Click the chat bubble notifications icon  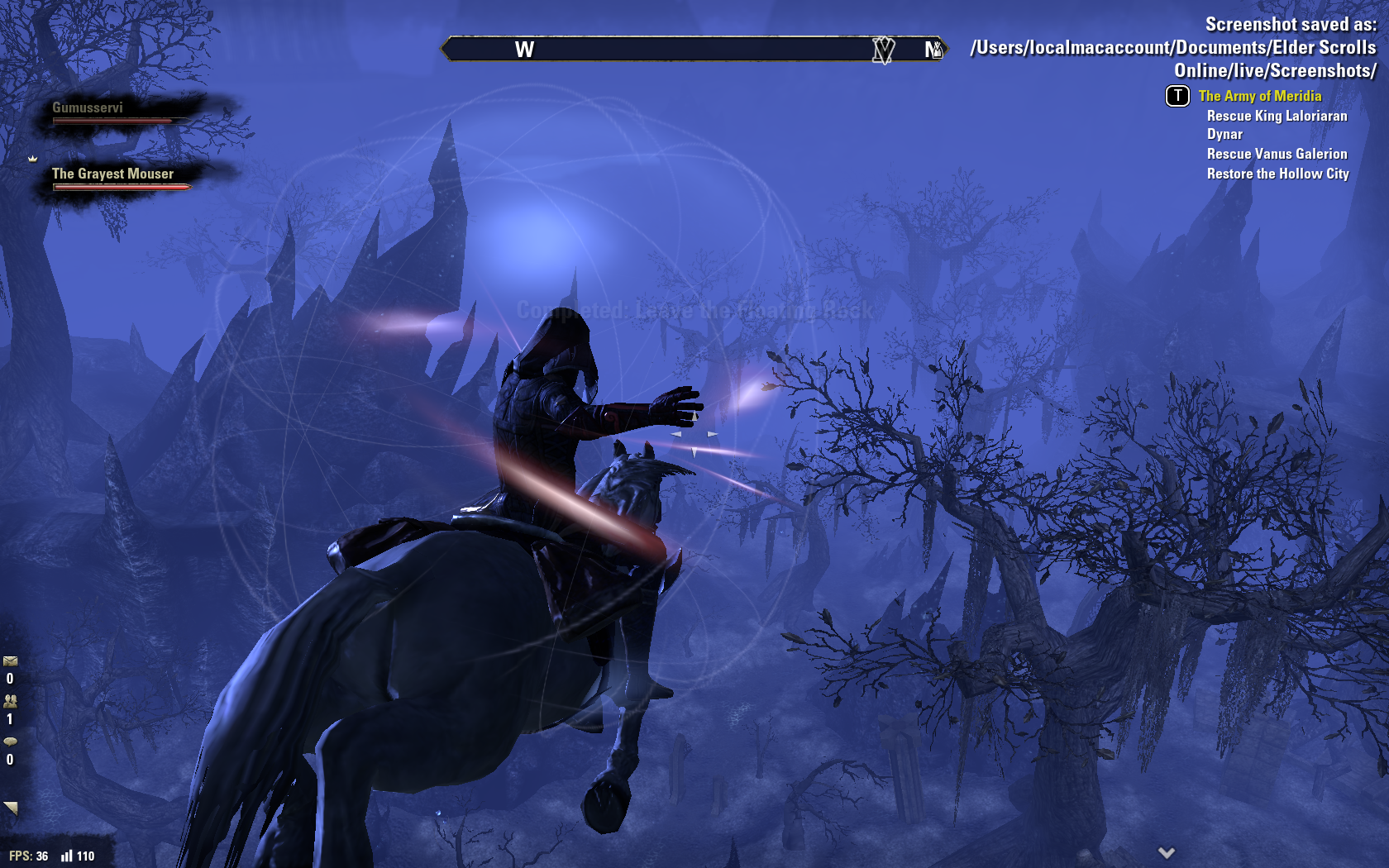[10, 742]
